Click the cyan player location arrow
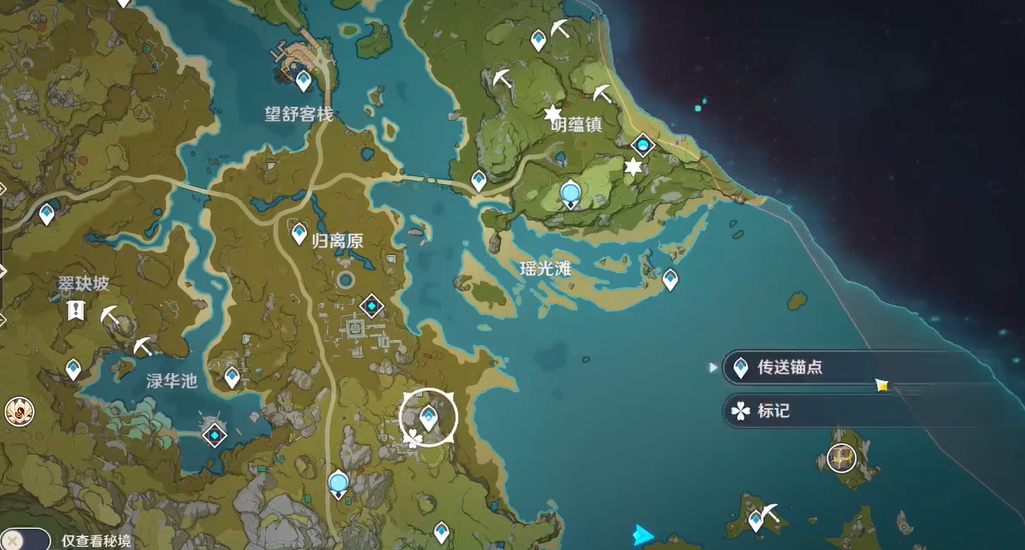This screenshot has height=550, width=1025. [x=643, y=536]
